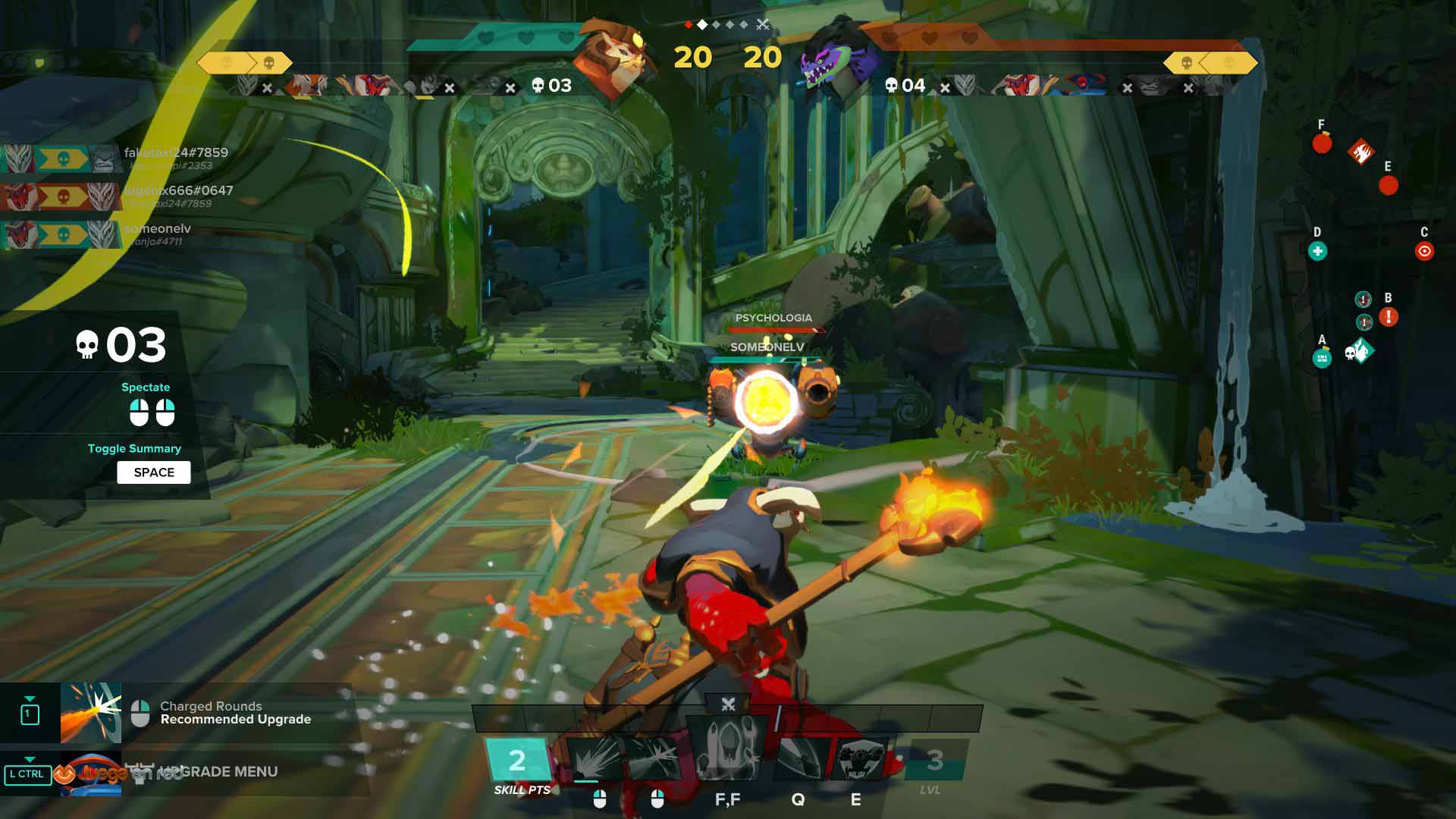This screenshot has height=819, width=1456.
Task: Use the Q skill icon
Action: [x=799, y=758]
